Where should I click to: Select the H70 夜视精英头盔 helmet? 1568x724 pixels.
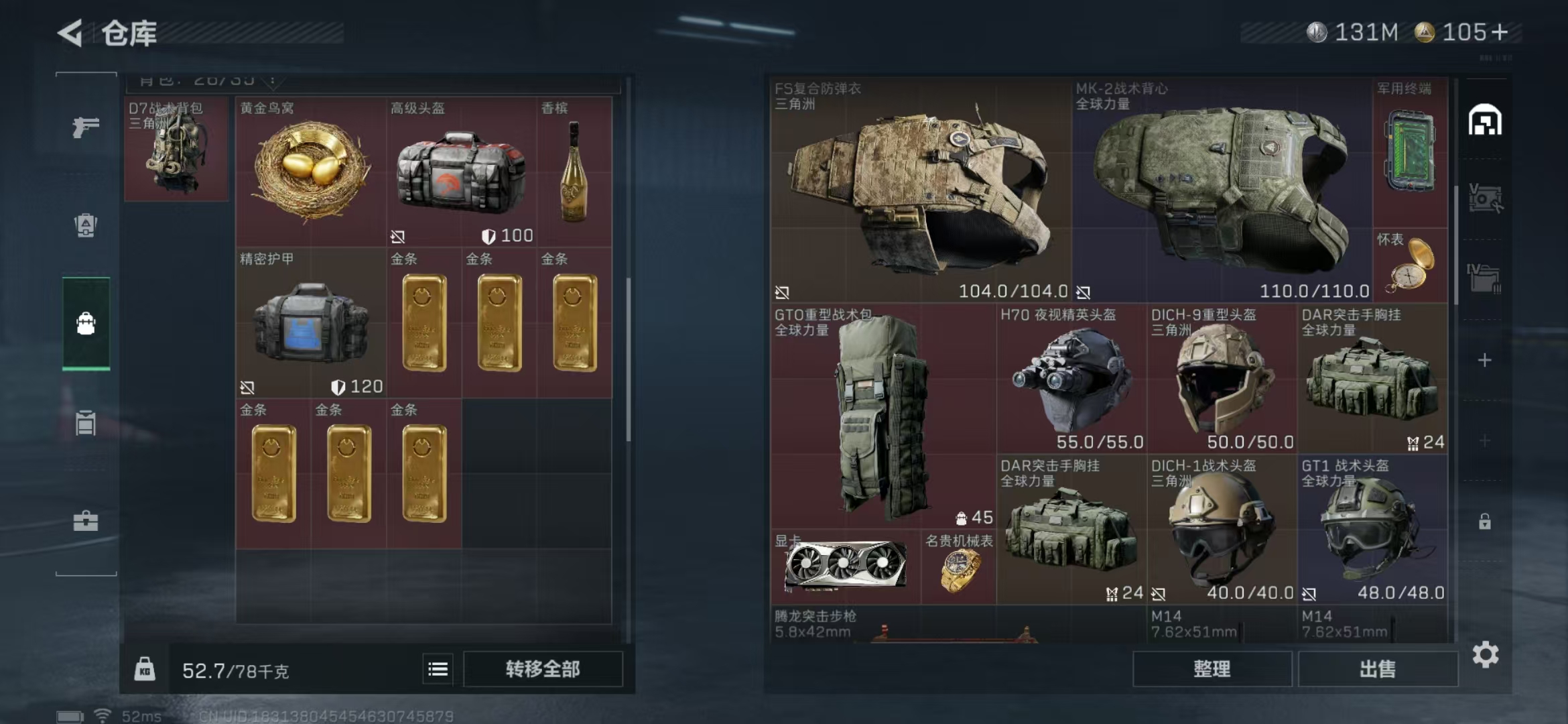click(x=1071, y=379)
